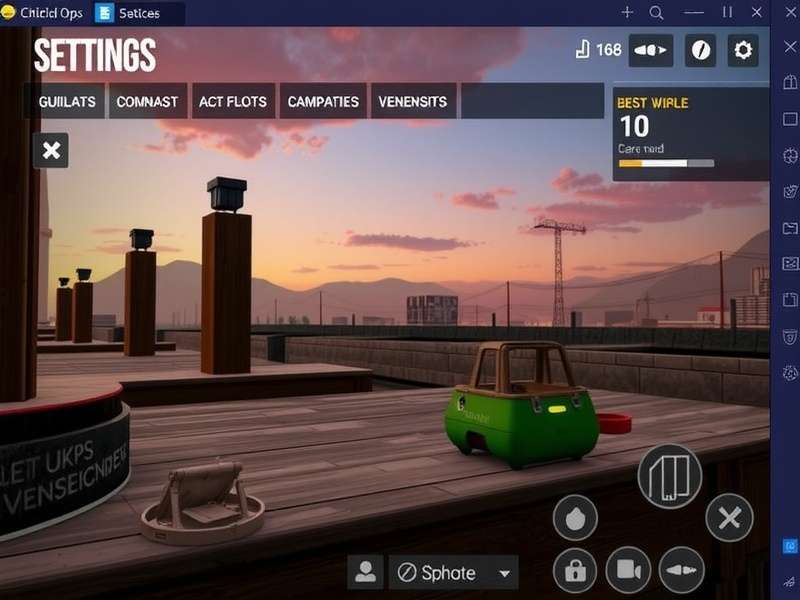Switch to the CAMPATIES tab
This screenshot has height=600, width=800.
tap(322, 102)
